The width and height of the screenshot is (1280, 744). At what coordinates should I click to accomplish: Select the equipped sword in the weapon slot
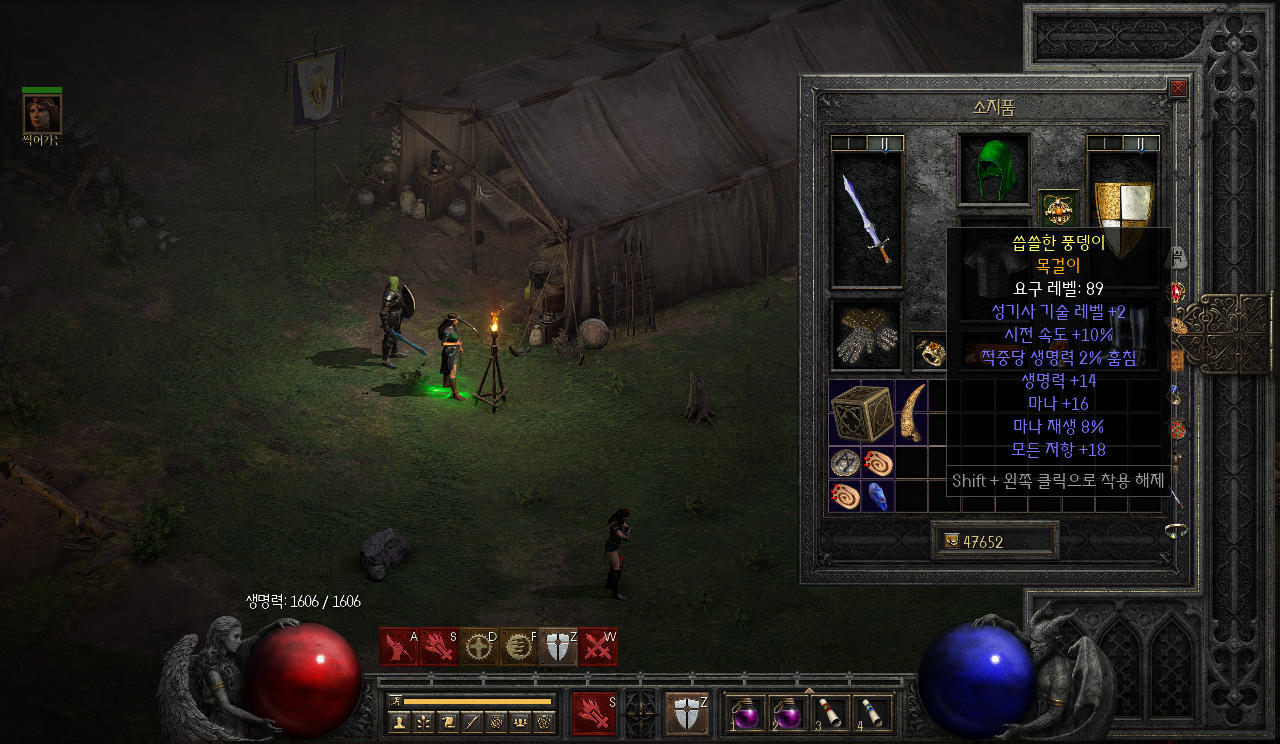pos(866,220)
